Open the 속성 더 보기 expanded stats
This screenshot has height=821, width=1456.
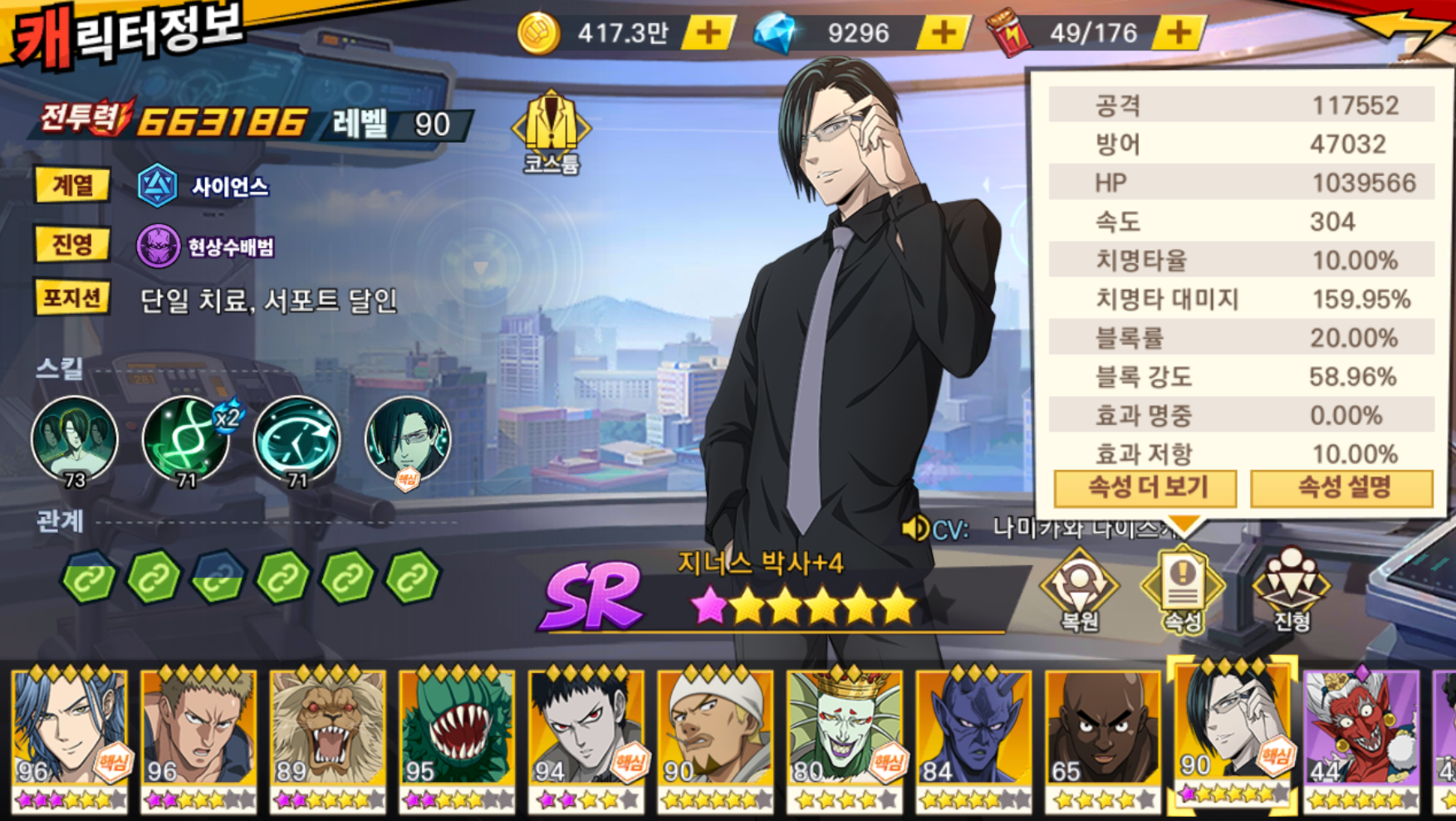click(x=1145, y=488)
